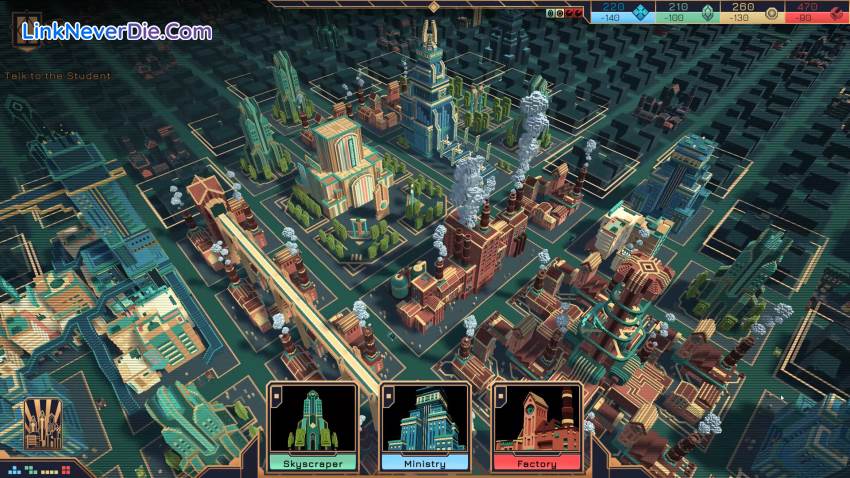
Task: Click the Talk to the Student objective
Action: [57, 76]
